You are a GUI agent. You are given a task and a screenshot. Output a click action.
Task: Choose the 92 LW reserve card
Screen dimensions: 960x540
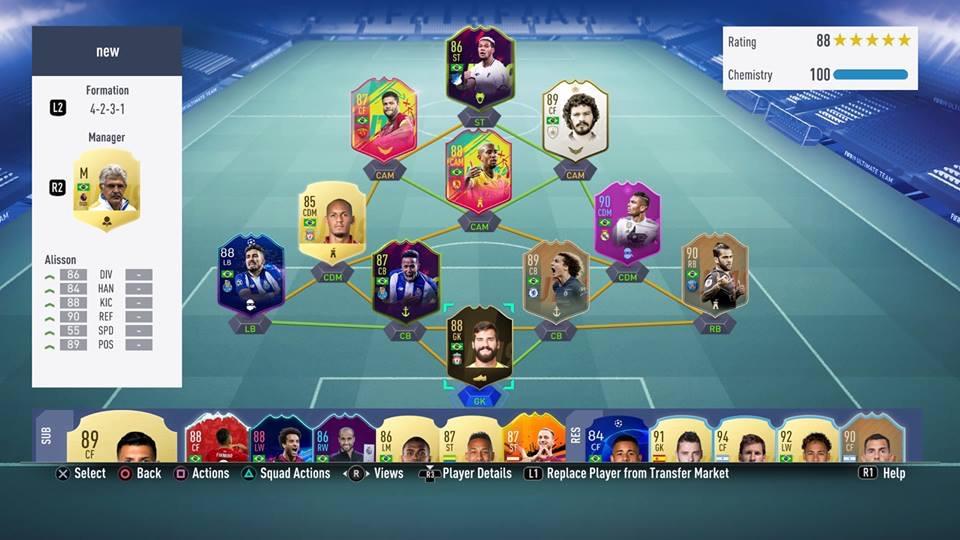[x=807, y=438]
